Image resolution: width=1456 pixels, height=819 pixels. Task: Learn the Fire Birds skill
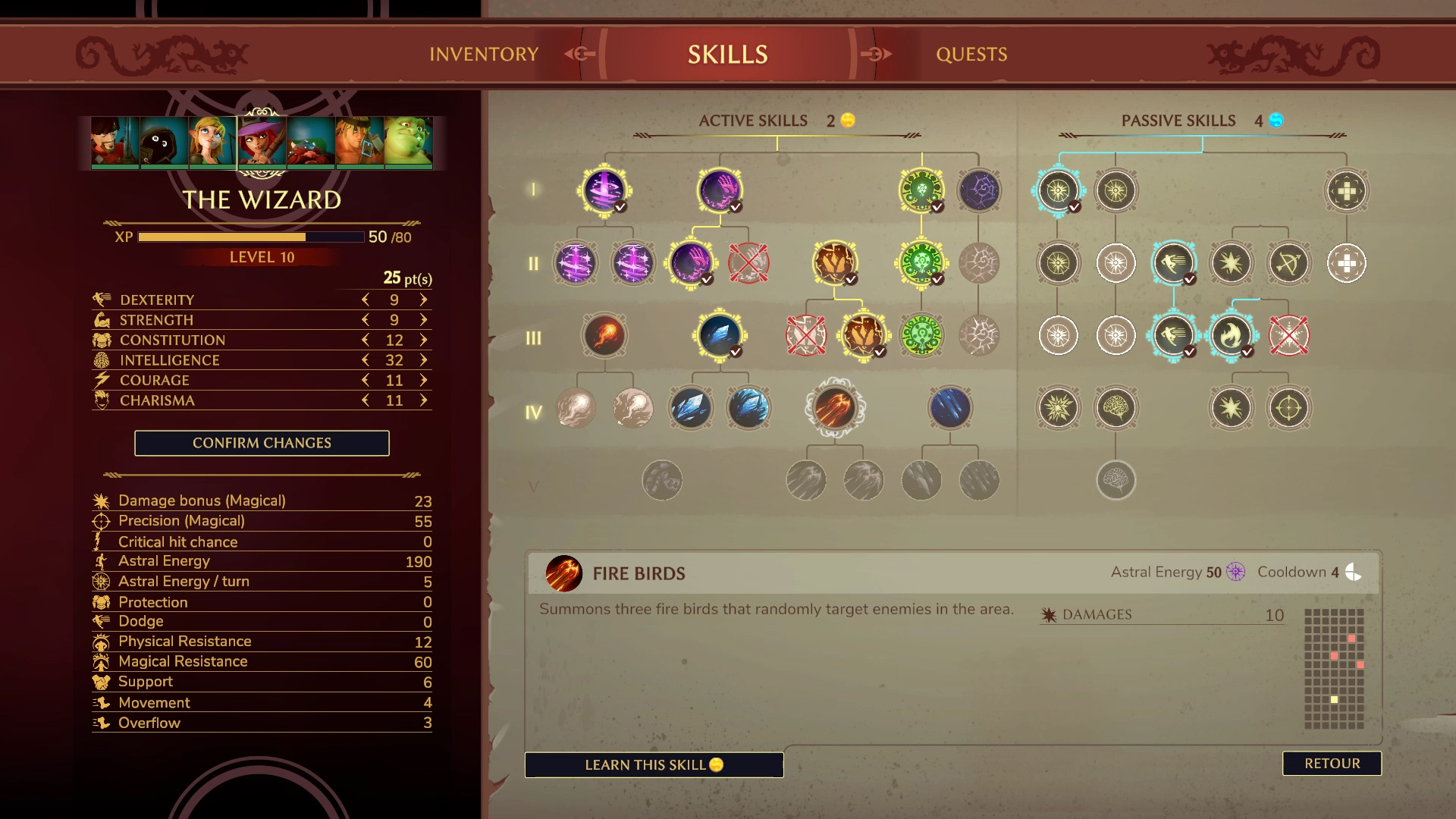(654, 764)
